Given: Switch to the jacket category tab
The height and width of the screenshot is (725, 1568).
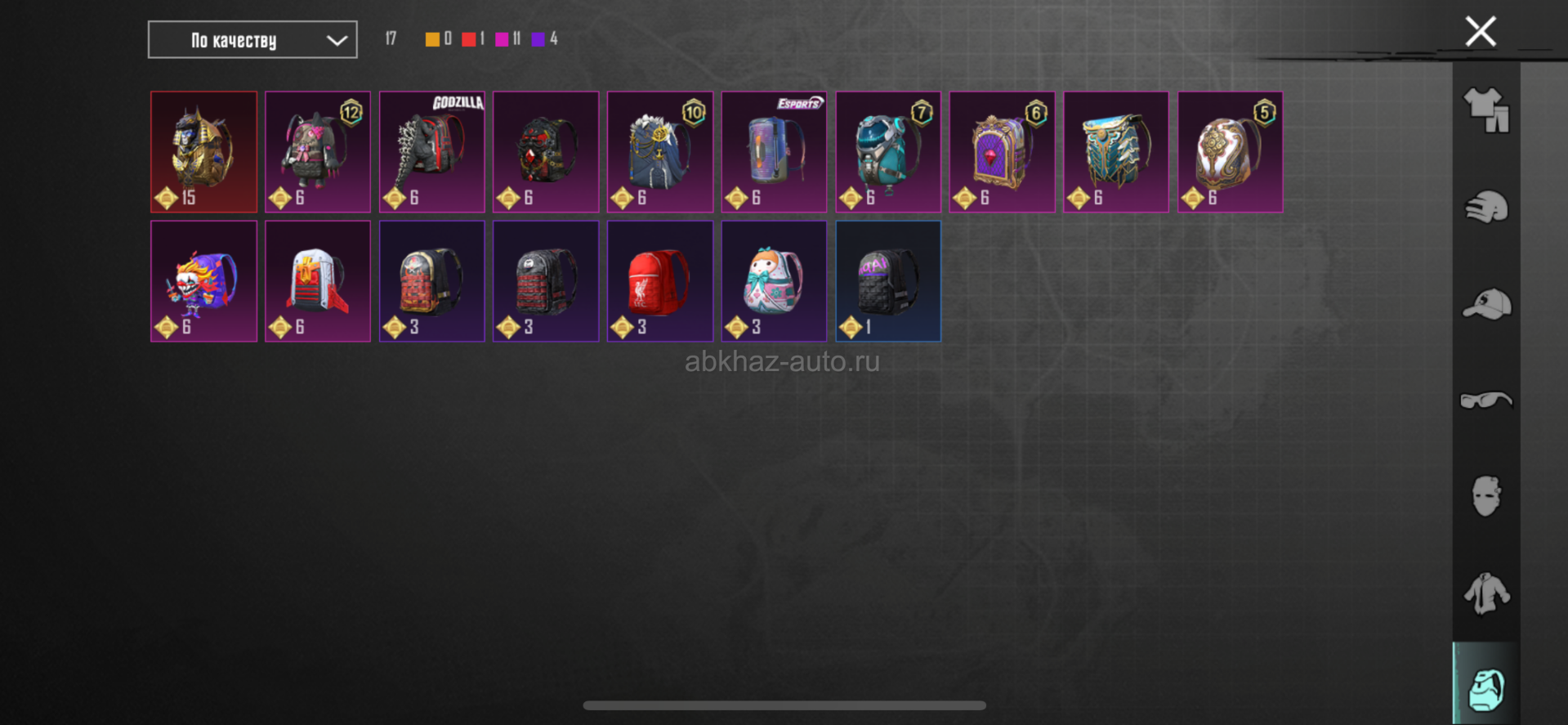Looking at the screenshot, I should (x=1485, y=593).
